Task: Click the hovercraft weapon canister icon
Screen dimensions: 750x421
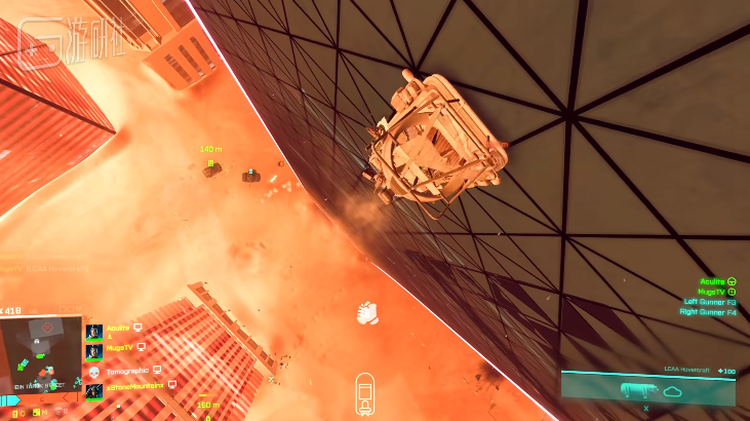Action: click(x=636, y=391)
